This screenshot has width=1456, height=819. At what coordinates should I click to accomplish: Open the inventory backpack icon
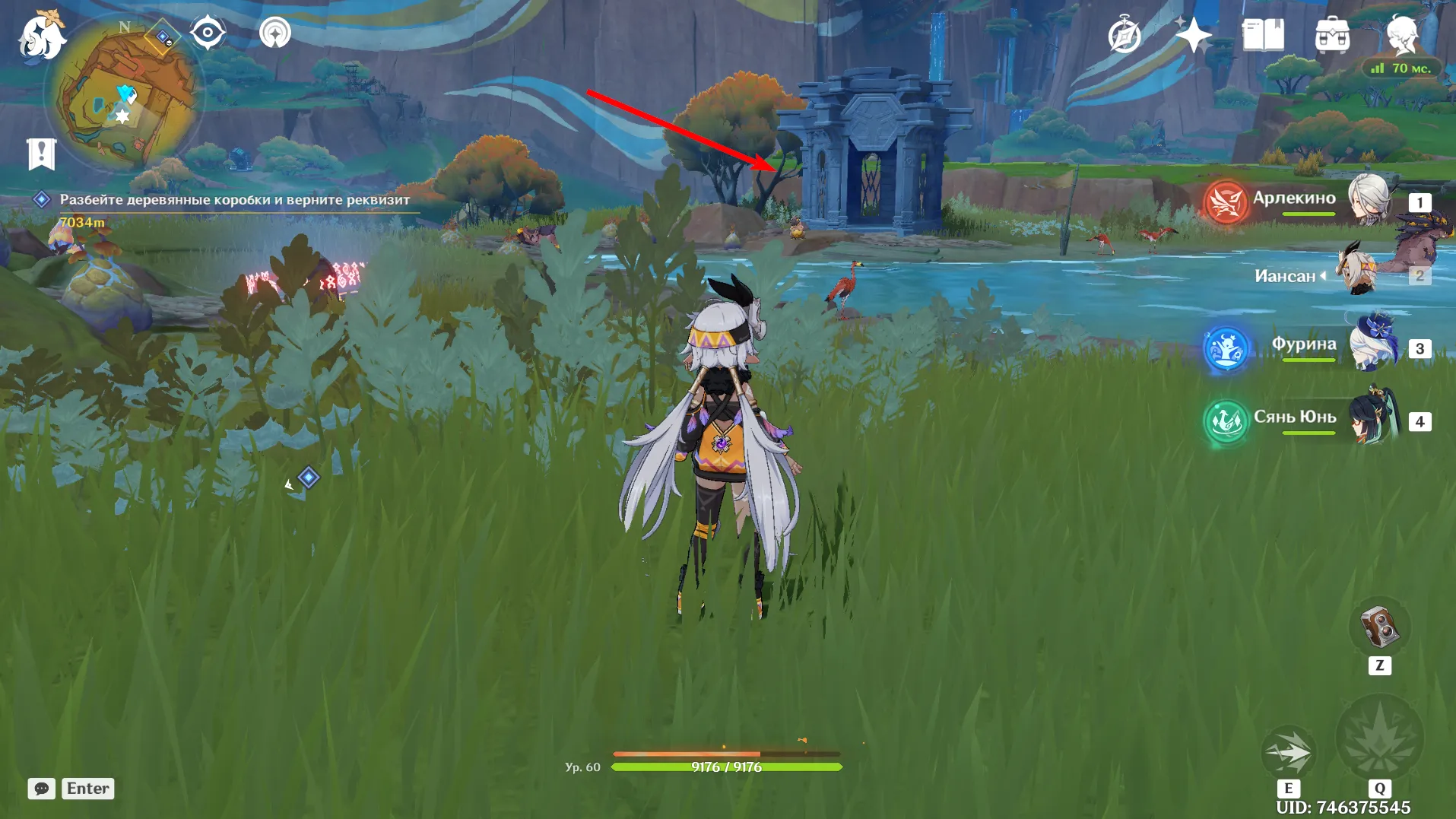1331,33
